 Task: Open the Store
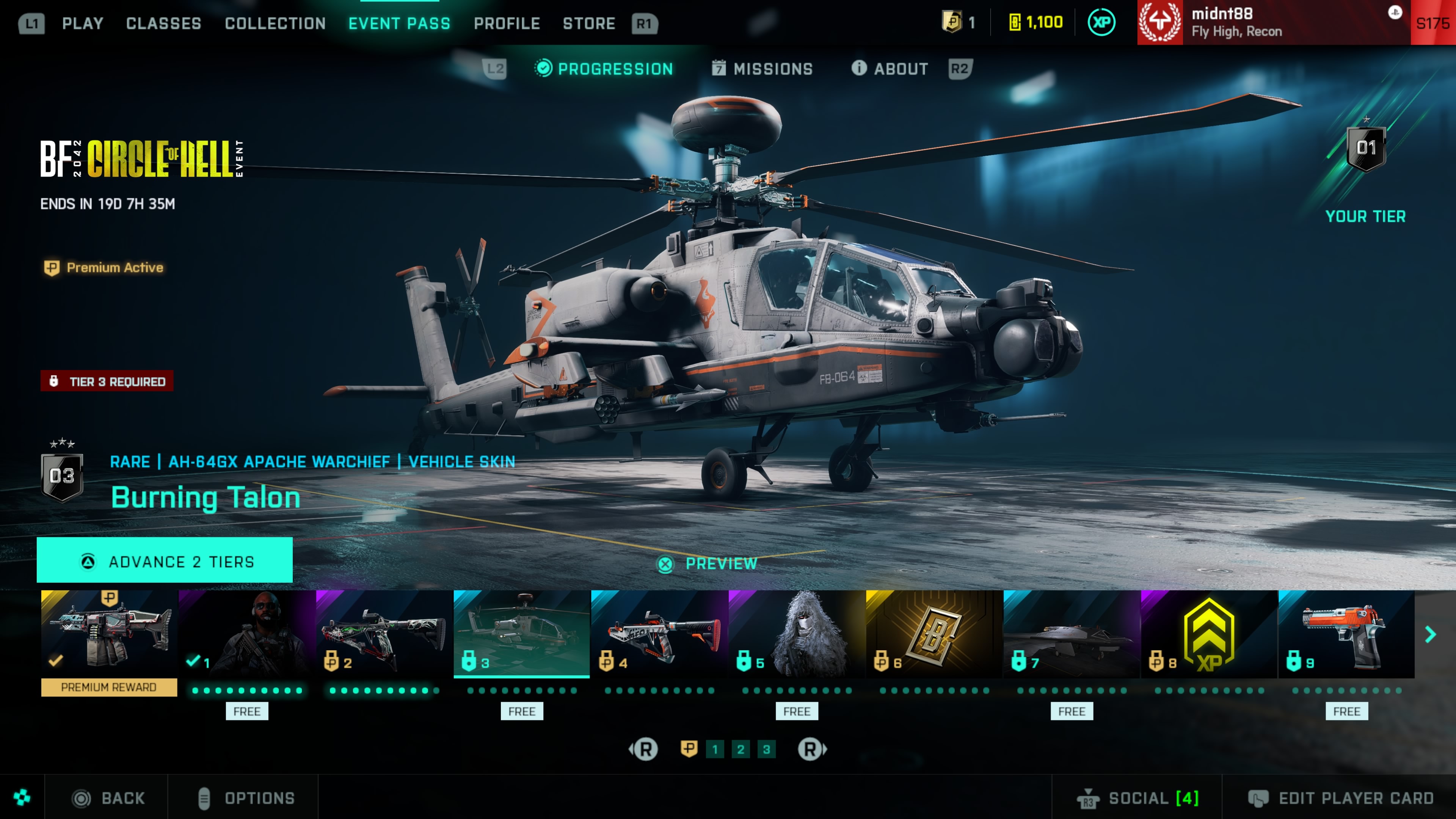[x=588, y=23]
